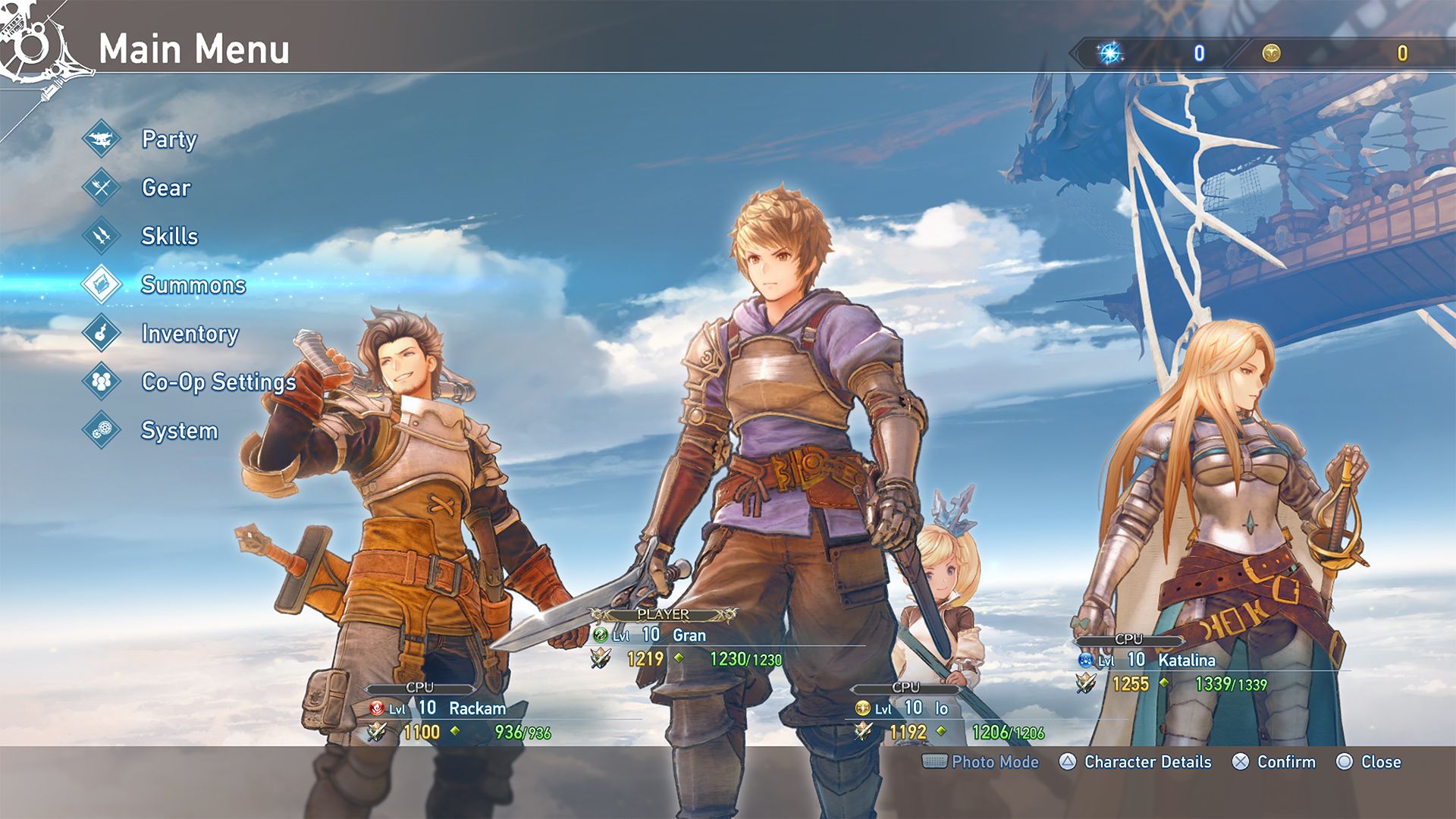Close the main menu
Viewport: 1456px width, 819px height.
point(1380,762)
